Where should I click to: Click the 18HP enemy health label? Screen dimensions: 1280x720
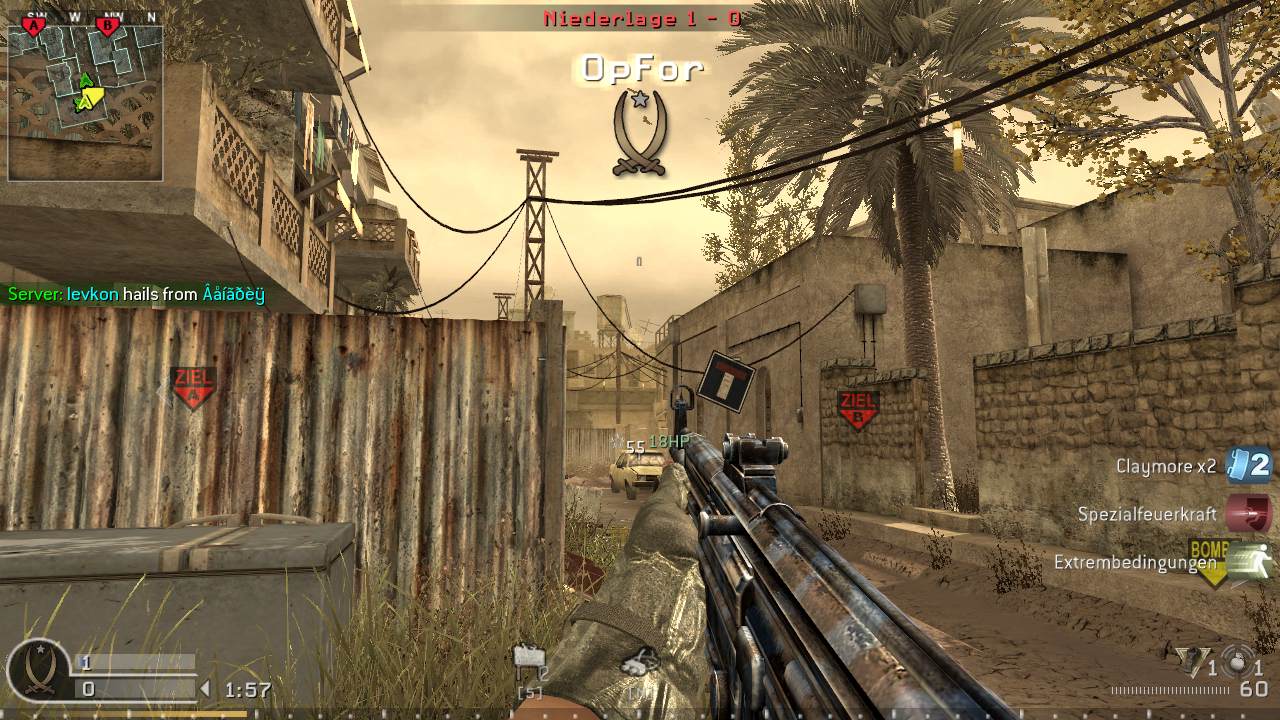[669, 440]
